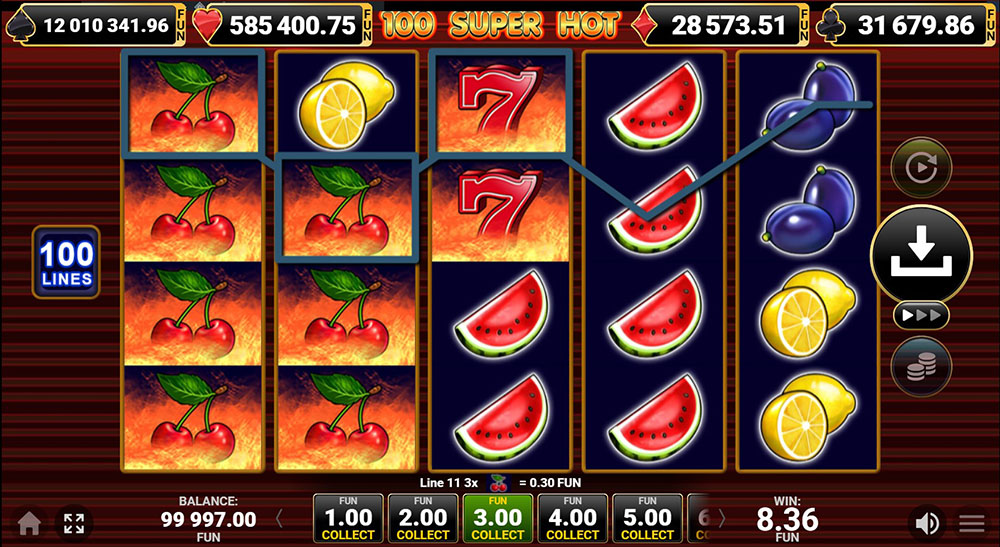This screenshot has height=547, width=1000.
Task: Open the diamonds jackpot panel
Action: click(719, 24)
